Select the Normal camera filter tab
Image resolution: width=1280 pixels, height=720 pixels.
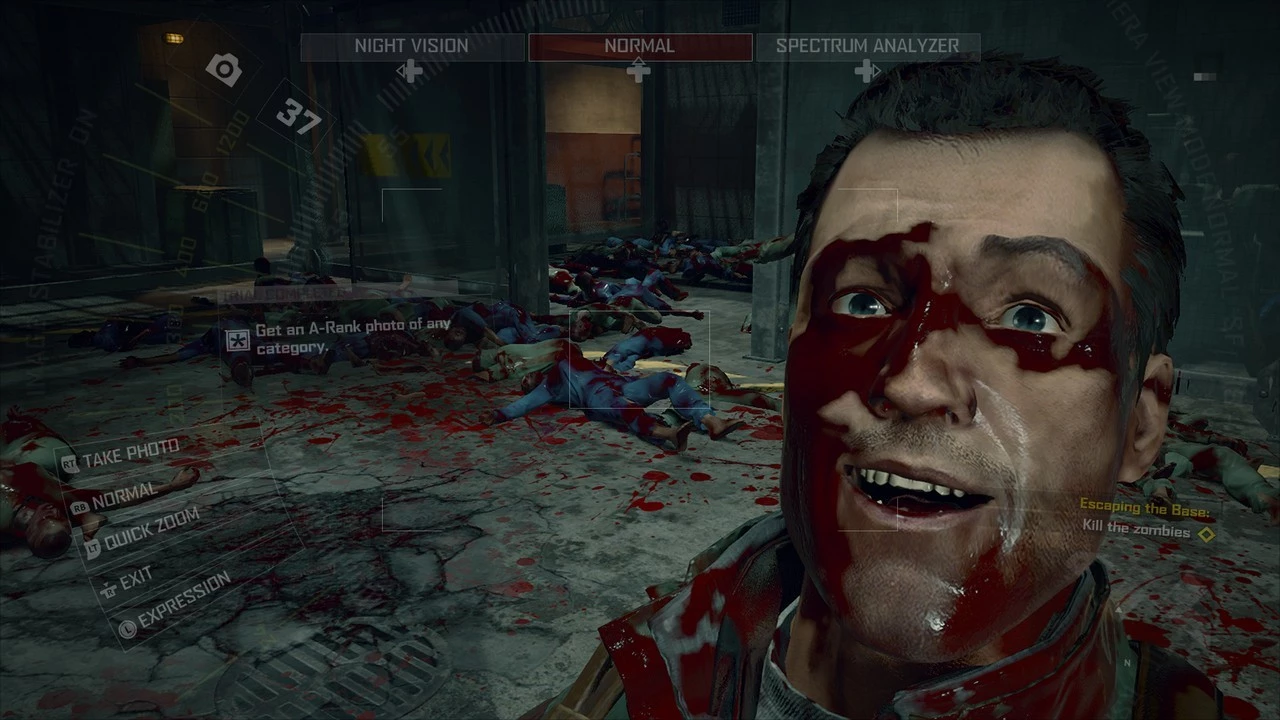640,46
